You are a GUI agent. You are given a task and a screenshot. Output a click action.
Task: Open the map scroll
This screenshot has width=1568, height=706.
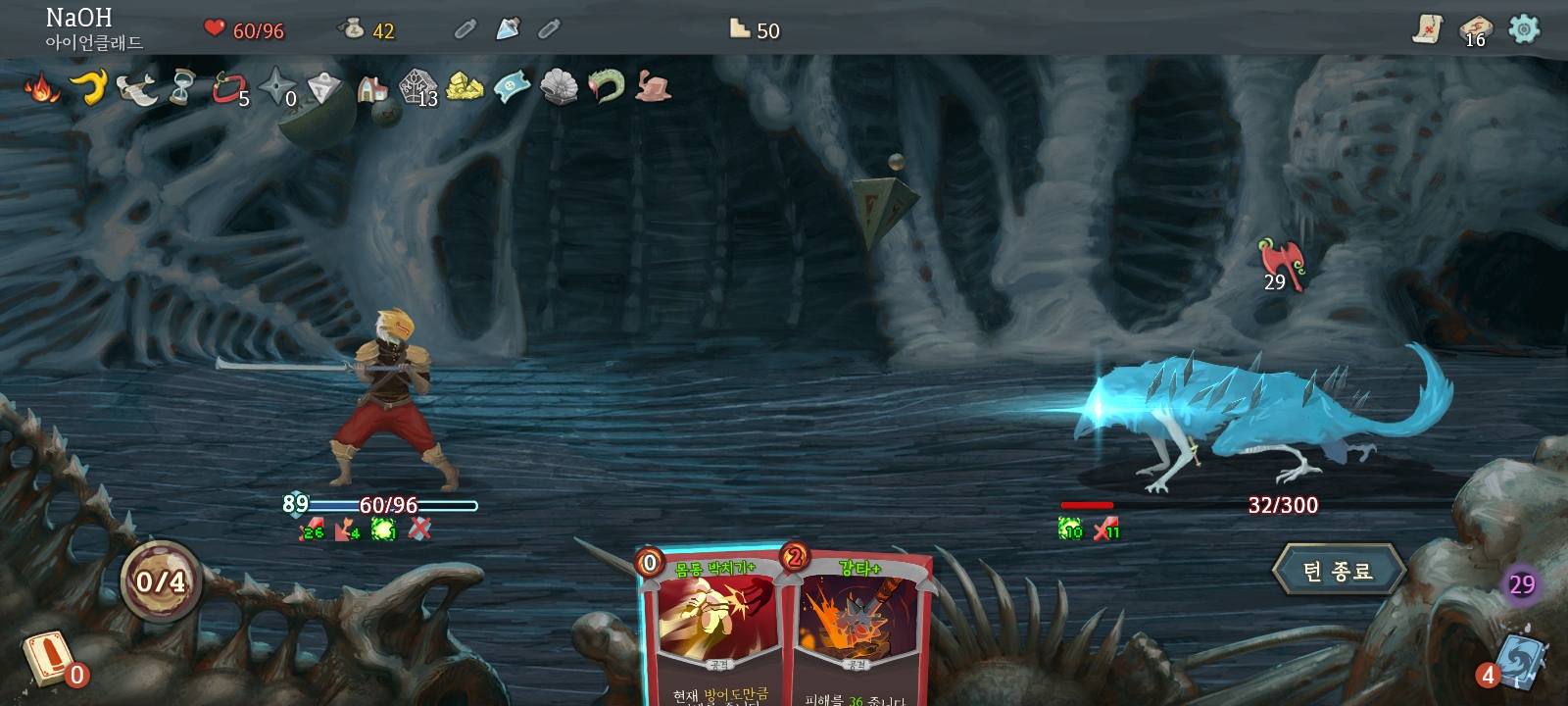[1428, 29]
